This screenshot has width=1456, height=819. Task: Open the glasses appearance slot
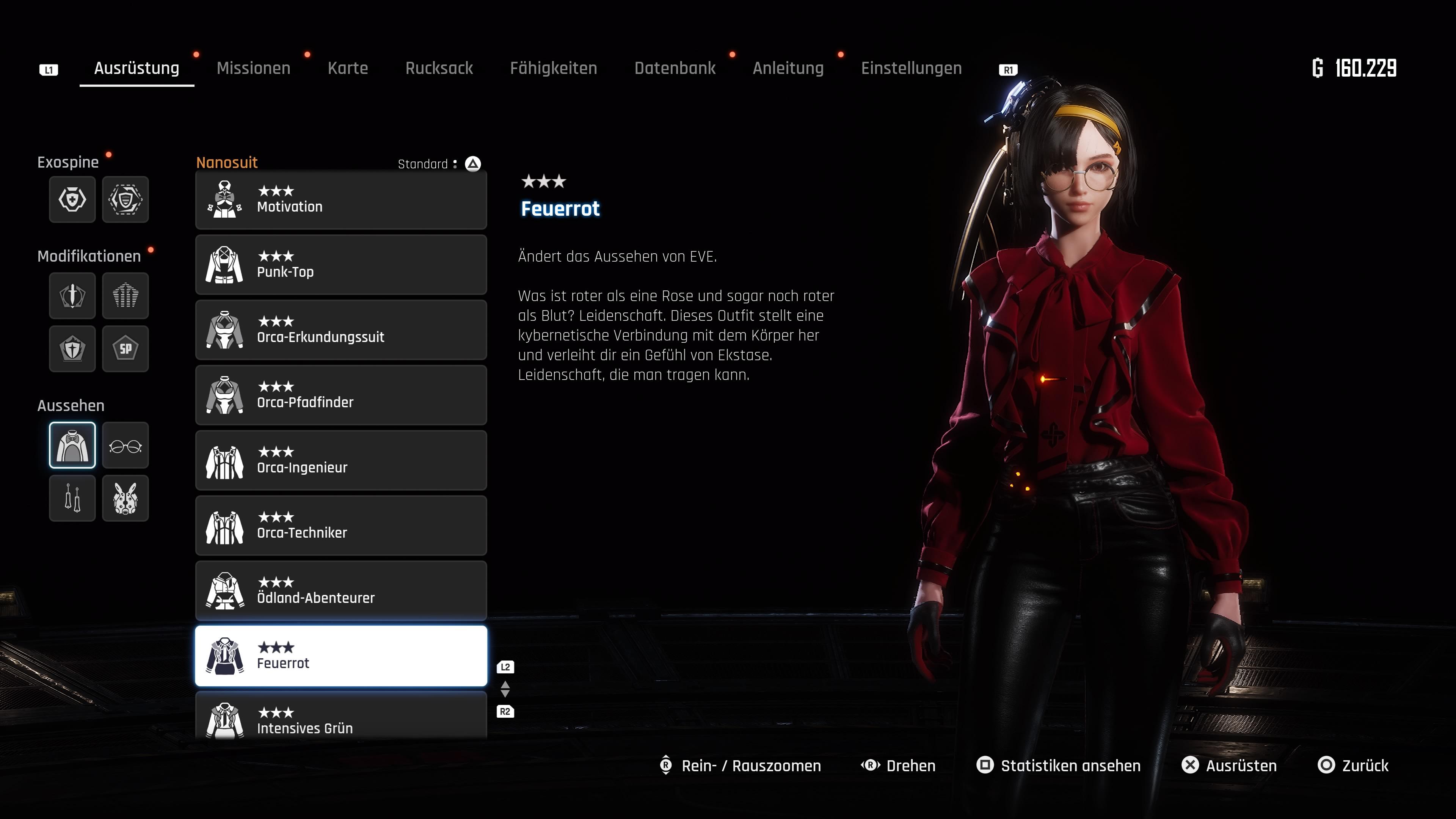pyautogui.click(x=126, y=446)
